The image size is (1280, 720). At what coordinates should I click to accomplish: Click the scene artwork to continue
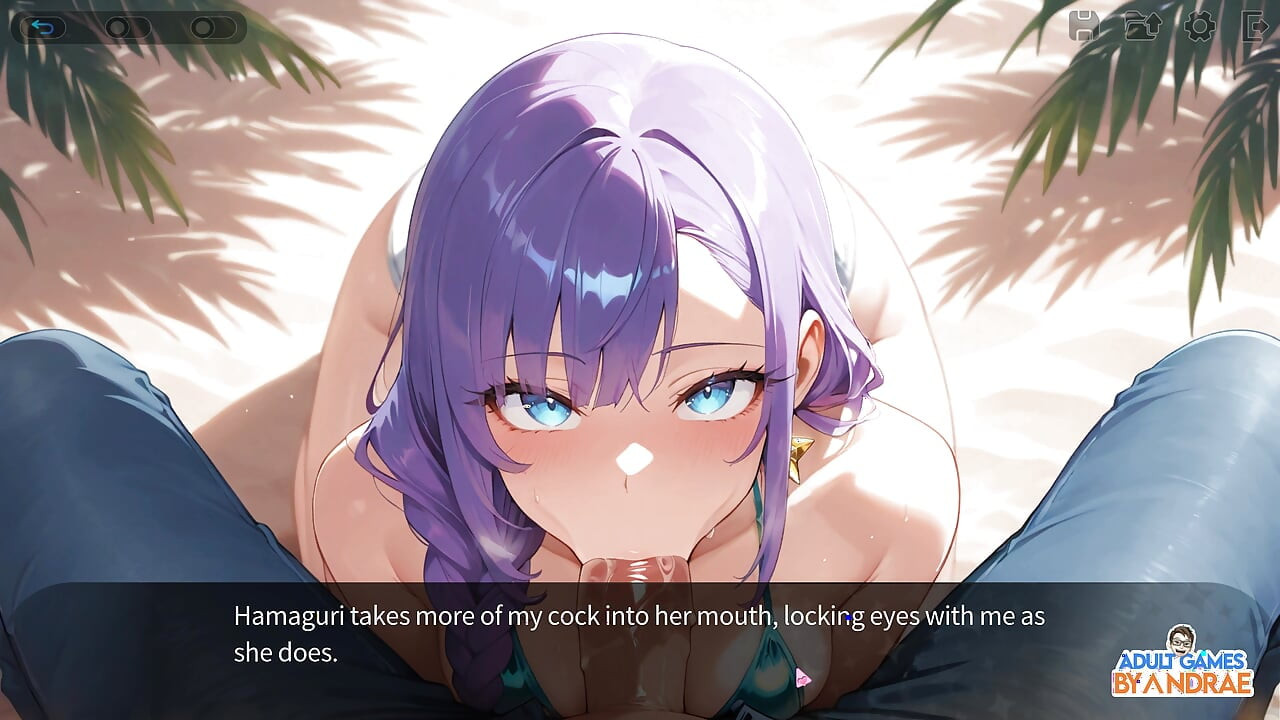(x=640, y=300)
